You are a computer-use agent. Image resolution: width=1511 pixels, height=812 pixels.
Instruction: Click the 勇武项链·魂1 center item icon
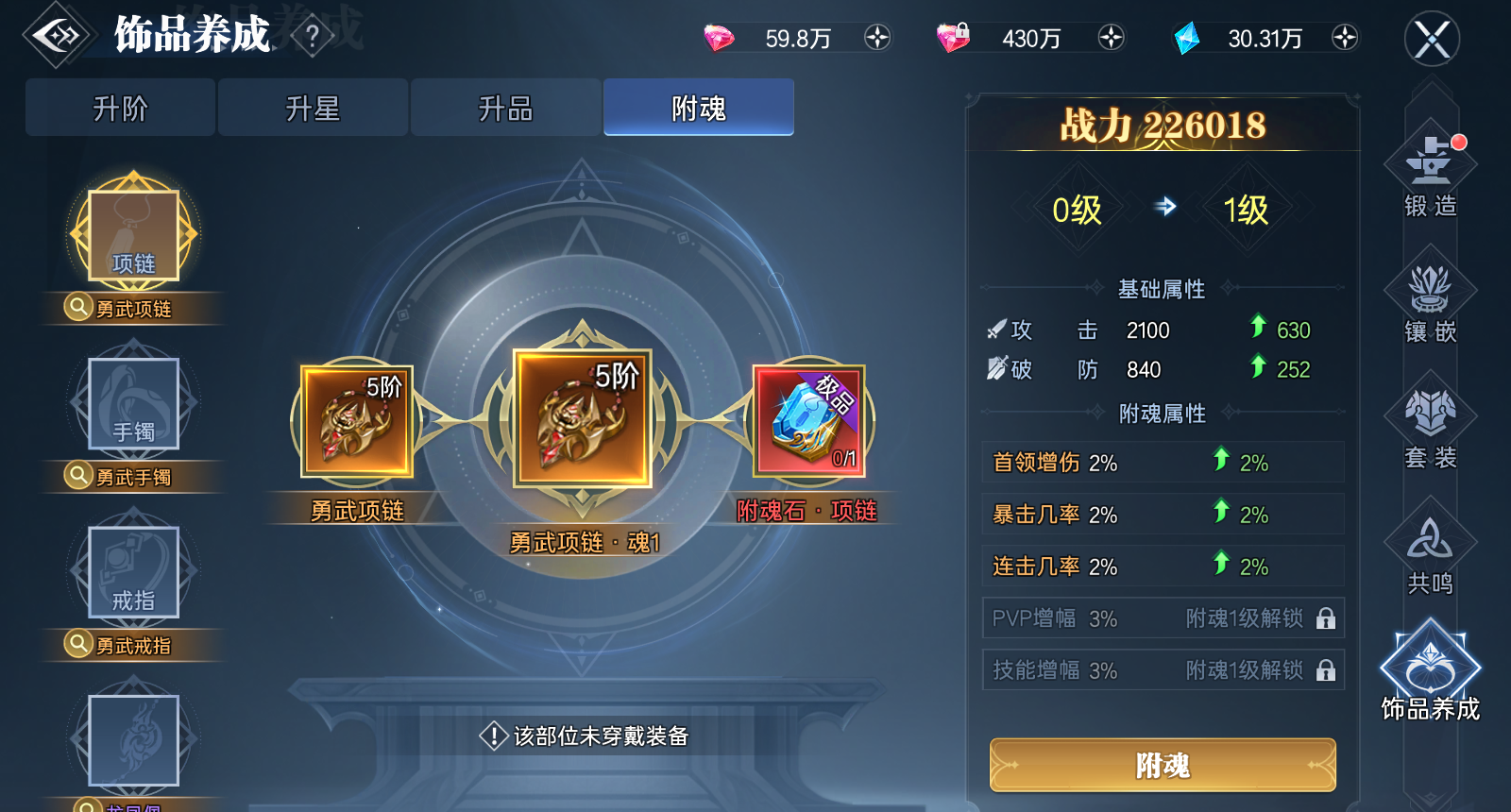[579, 422]
